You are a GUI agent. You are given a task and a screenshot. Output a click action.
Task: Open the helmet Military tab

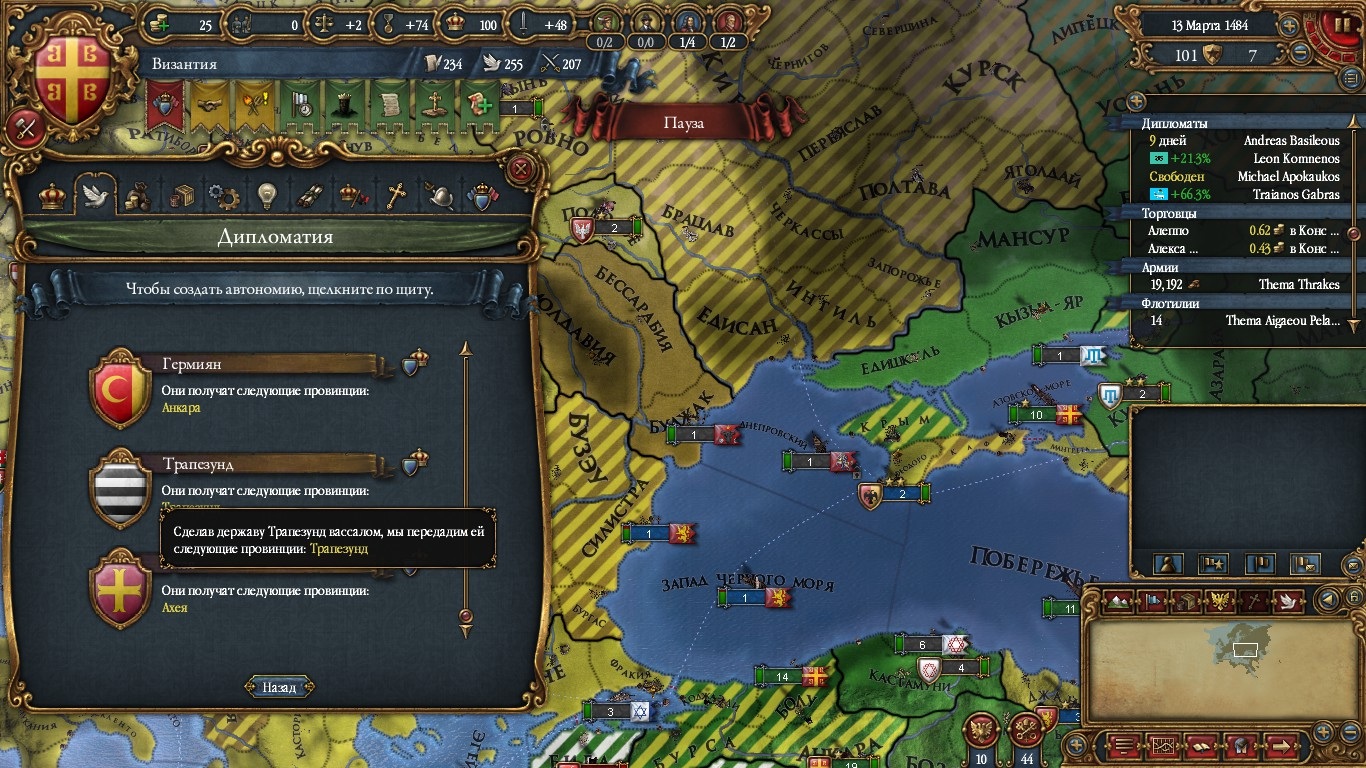tap(440, 196)
